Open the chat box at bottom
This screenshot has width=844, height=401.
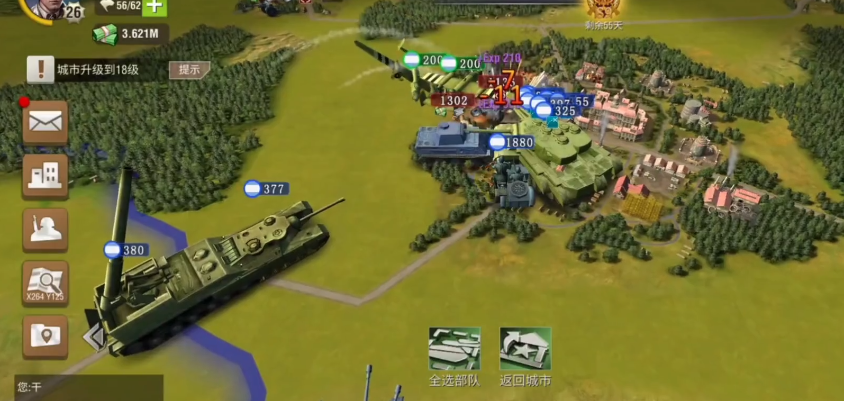88,387
